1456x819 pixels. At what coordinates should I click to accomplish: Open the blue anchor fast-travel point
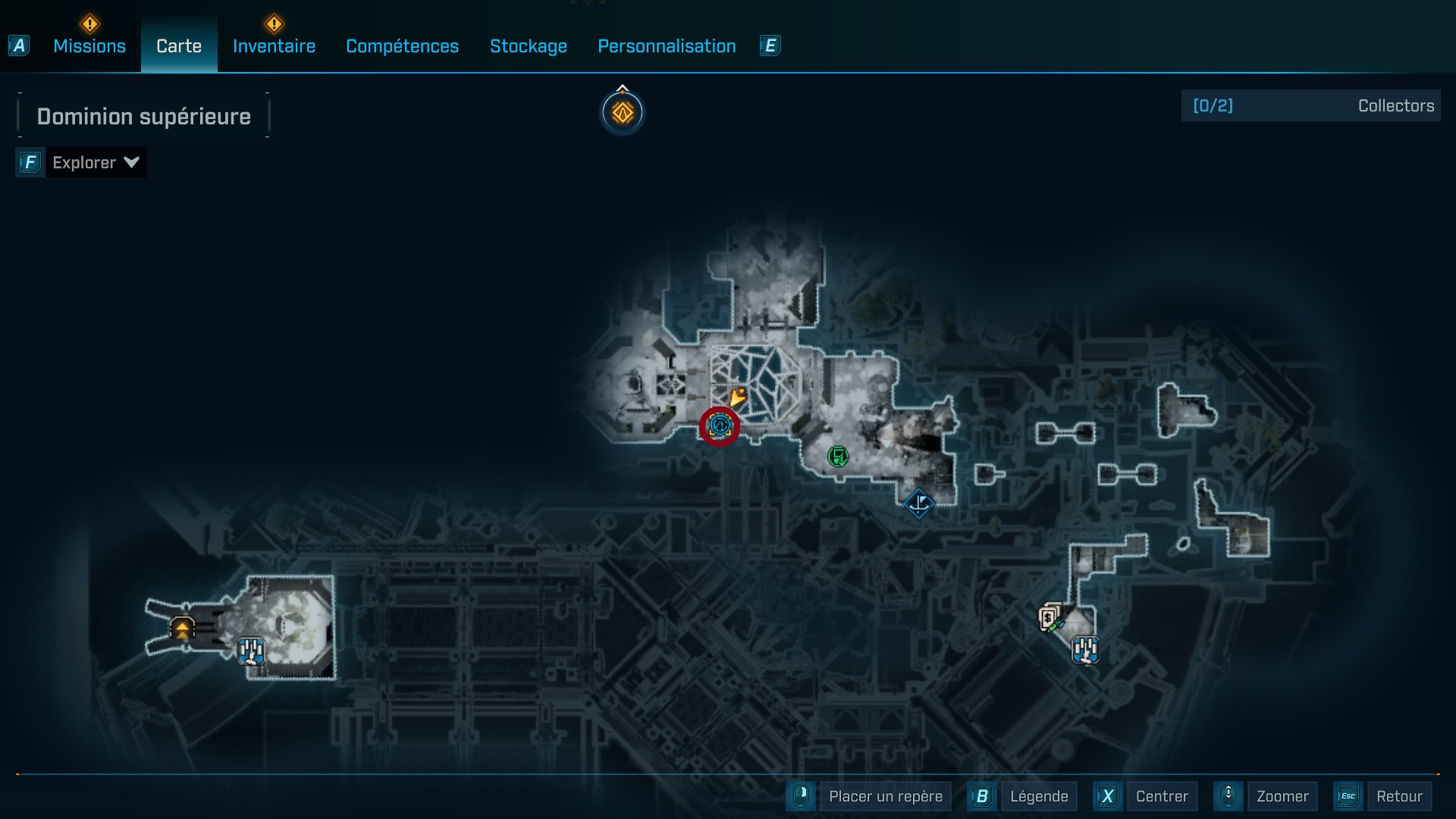tap(919, 504)
